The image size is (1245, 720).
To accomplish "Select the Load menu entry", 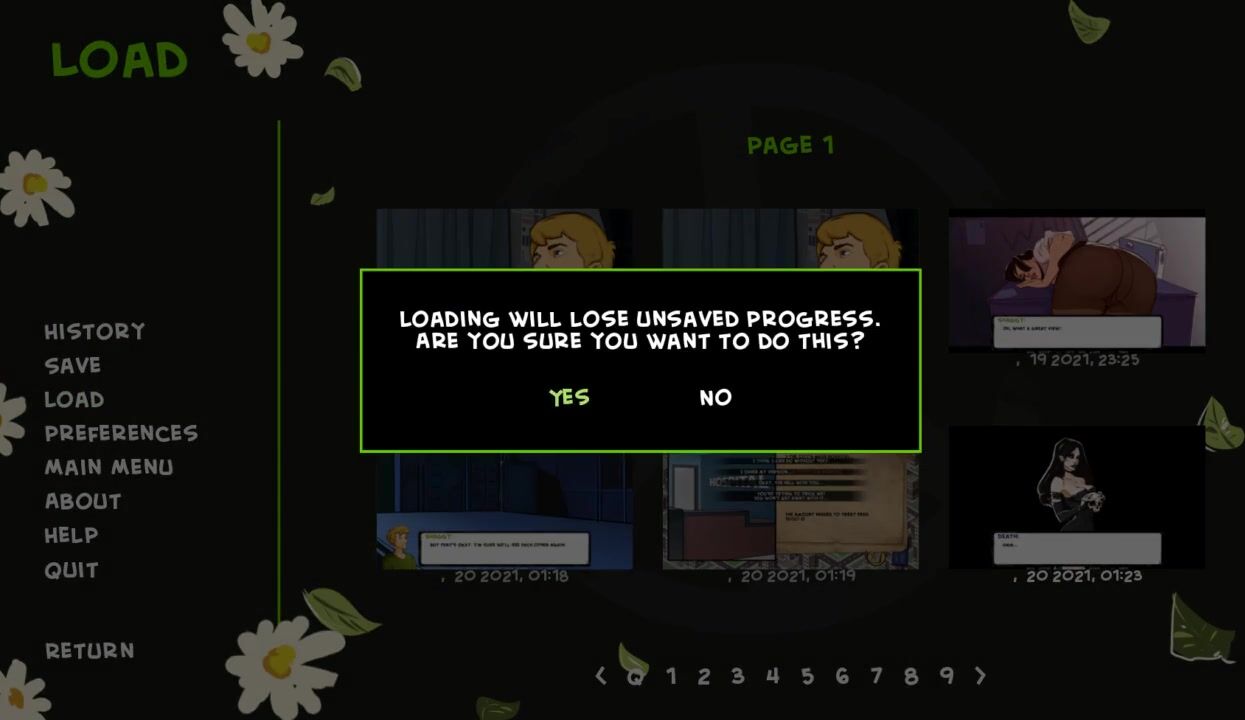I will [74, 399].
